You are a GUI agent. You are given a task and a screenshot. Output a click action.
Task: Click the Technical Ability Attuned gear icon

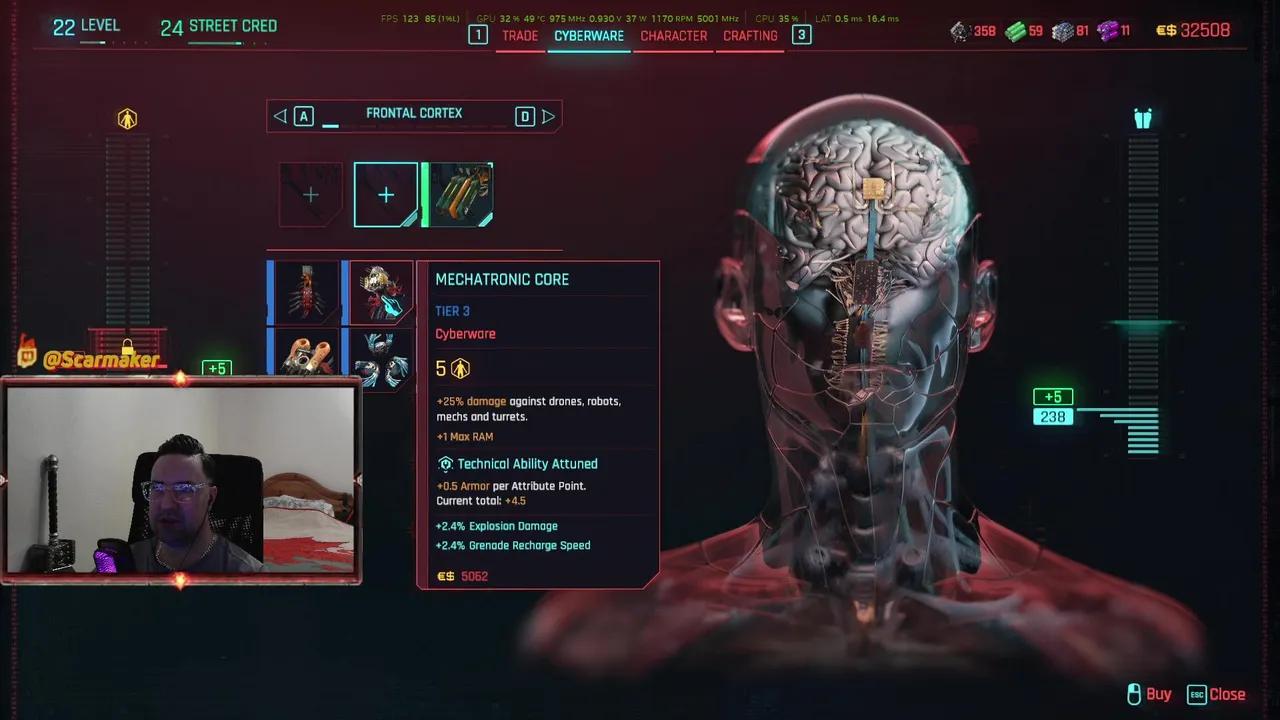[x=445, y=464]
